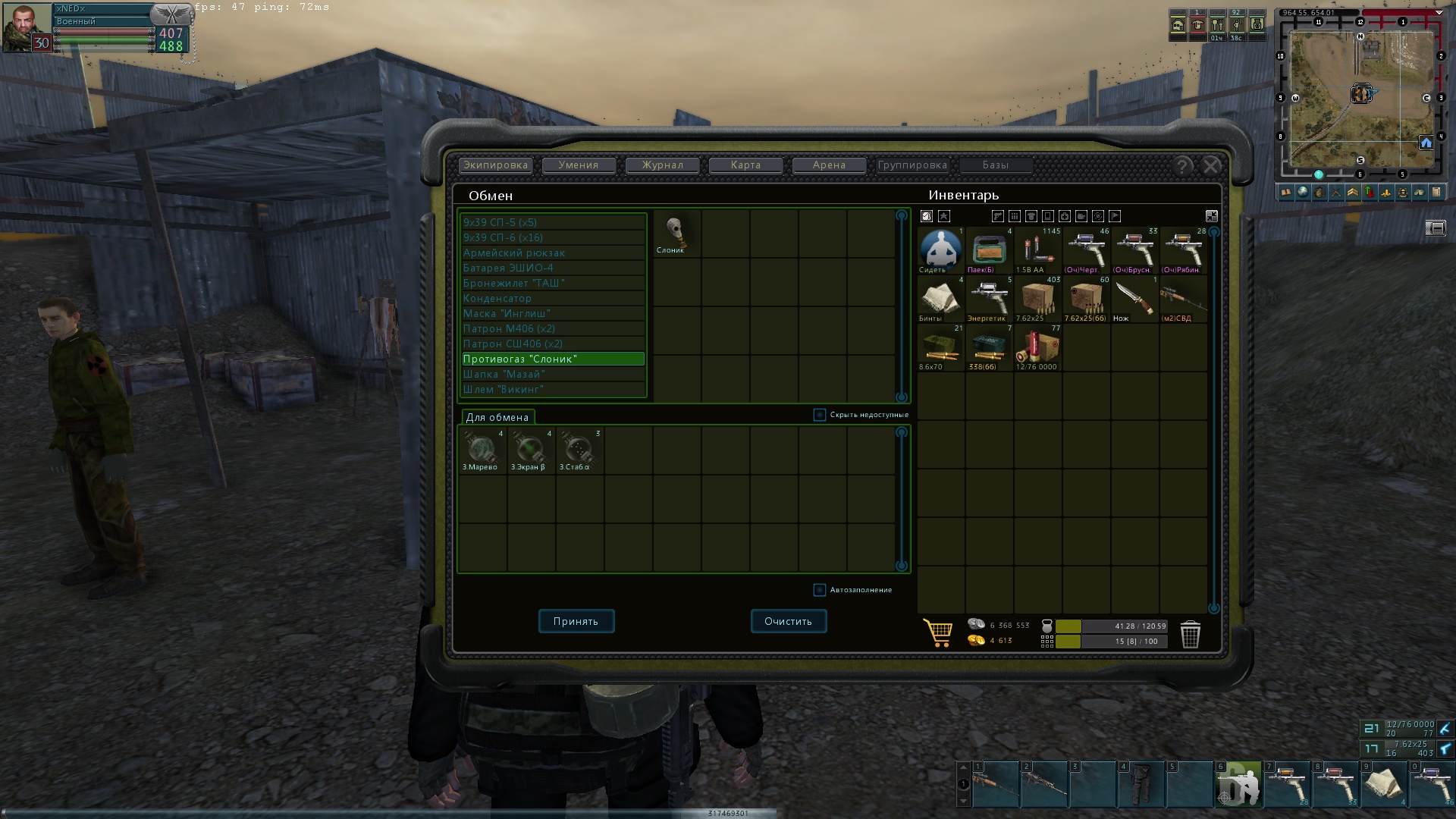This screenshot has height=819, width=1456.
Task: Confirm the exchange with Принять
Action: coord(576,622)
